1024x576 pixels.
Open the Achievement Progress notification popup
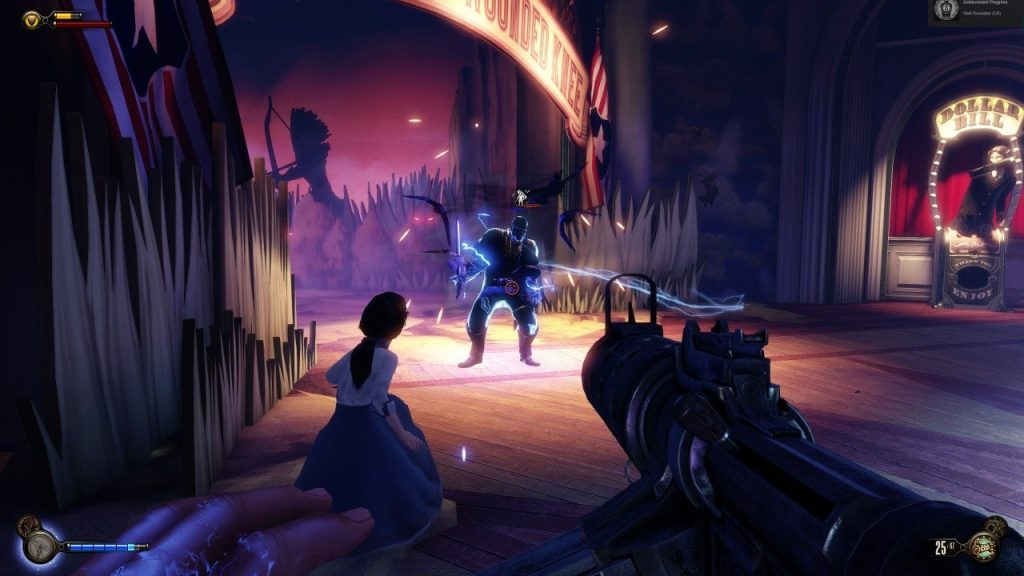[x=974, y=11]
